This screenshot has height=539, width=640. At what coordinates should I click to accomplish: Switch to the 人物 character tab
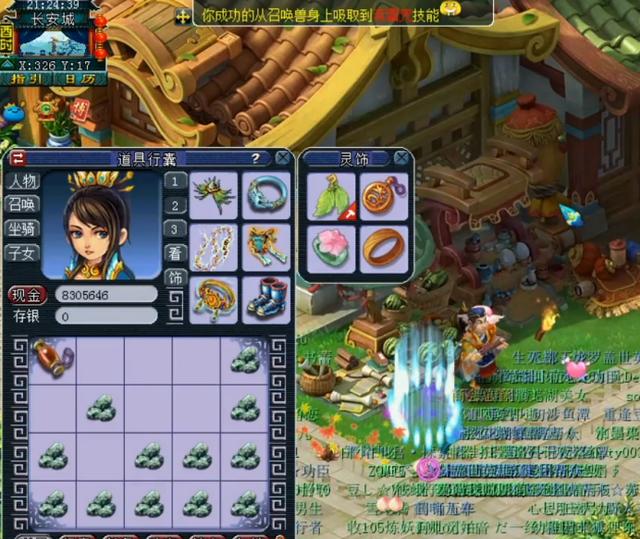[23, 182]
